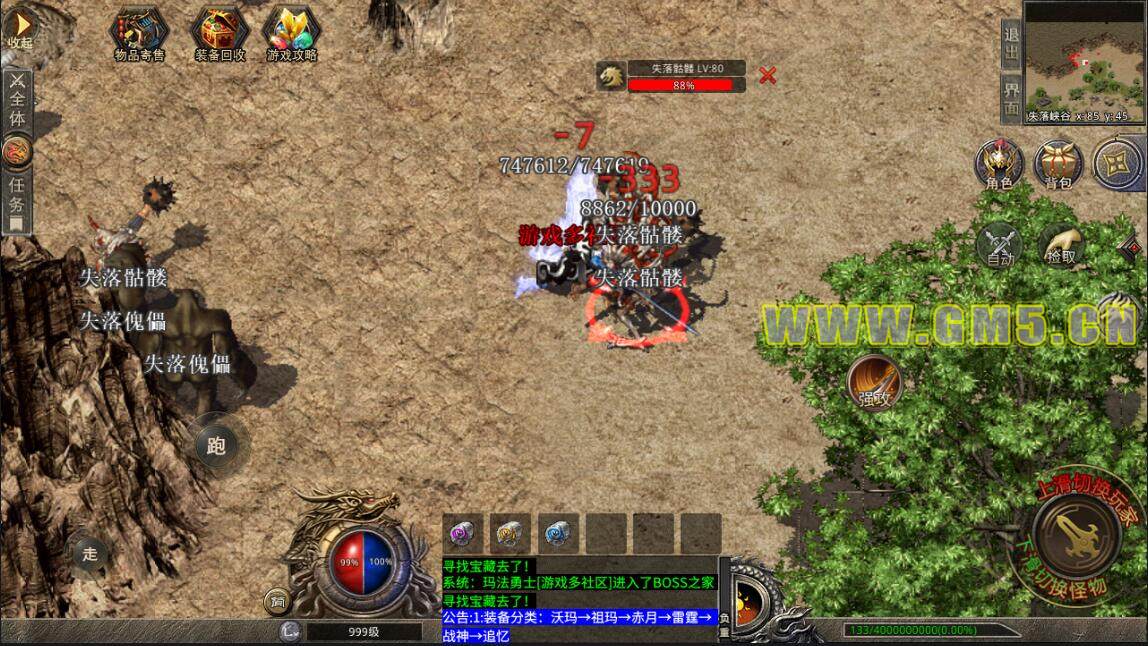Use the gold scroll in the hotbar
Viewport: 1148px width, 646px height.
coord(510,534)
